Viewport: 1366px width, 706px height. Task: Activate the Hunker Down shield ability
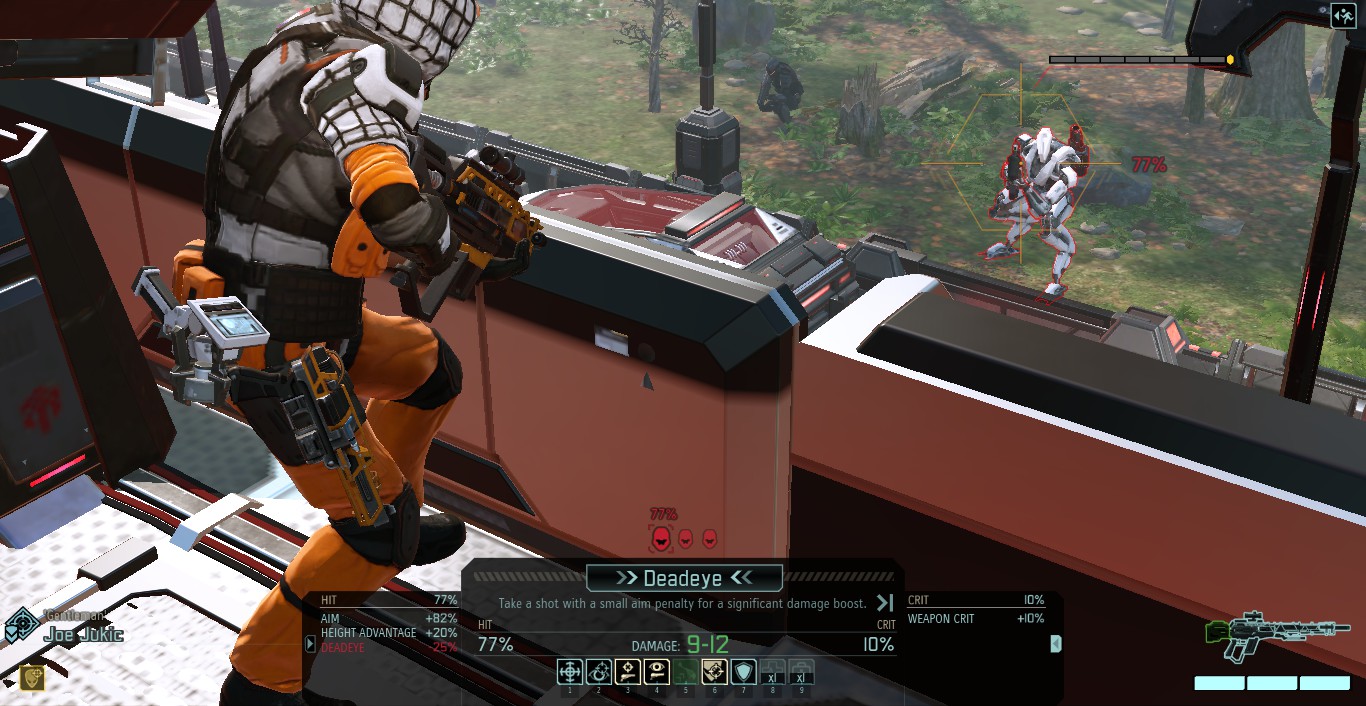pyautogui.click(x=743, y=671)
